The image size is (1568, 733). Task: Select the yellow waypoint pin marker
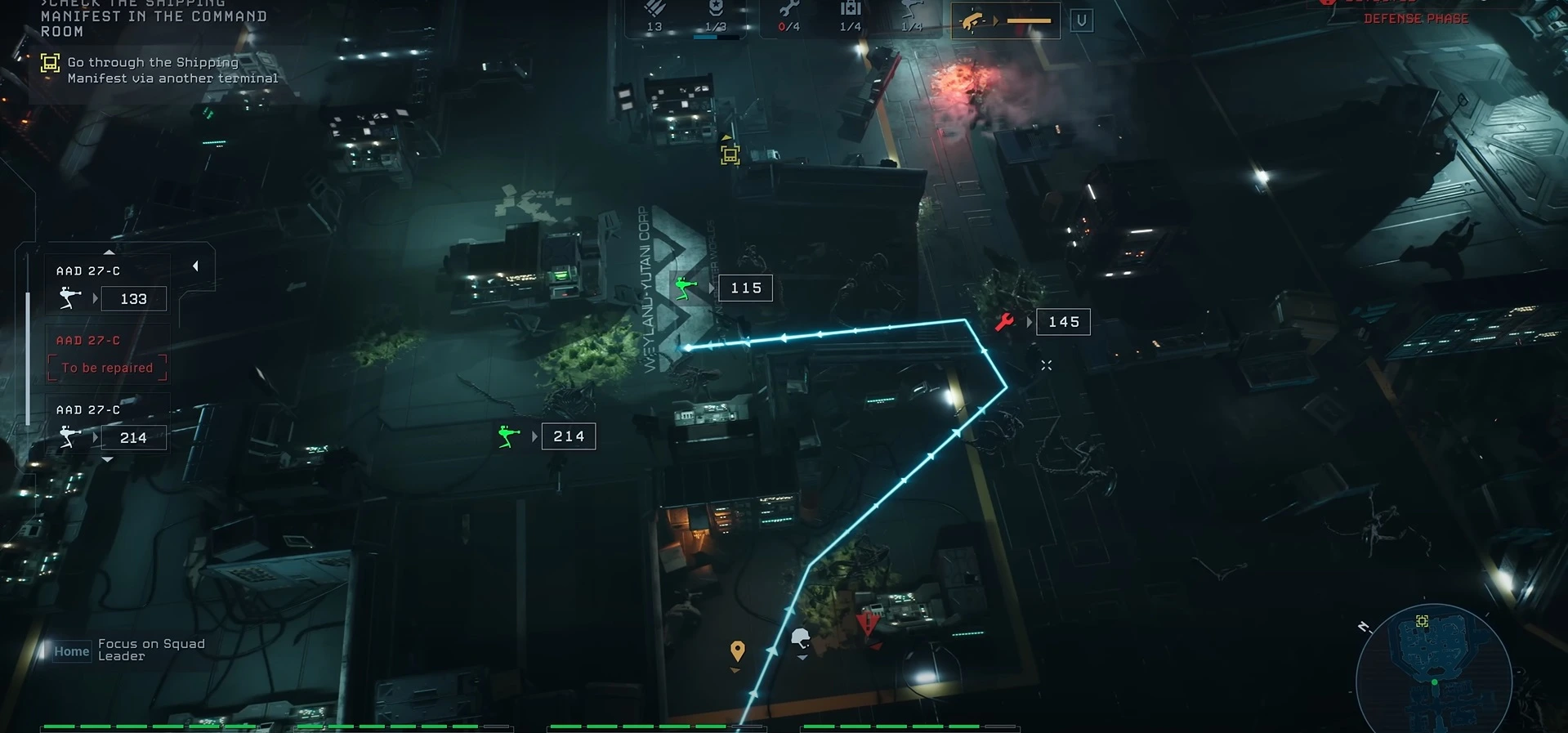[739, 650]
